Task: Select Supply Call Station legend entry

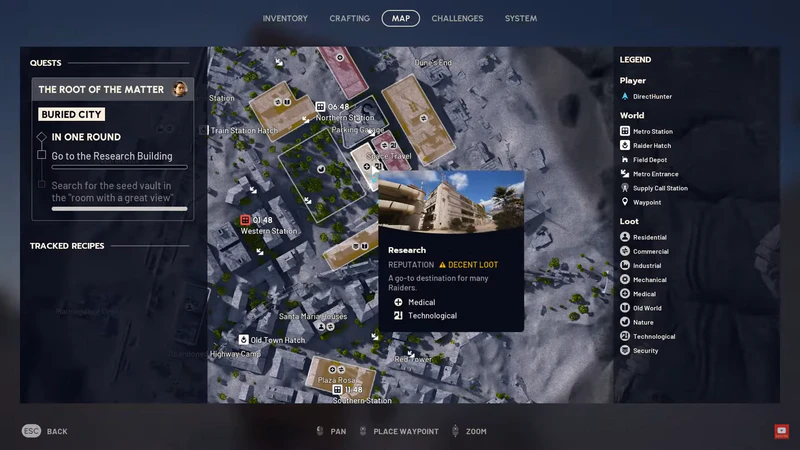Action: point(659,188)
